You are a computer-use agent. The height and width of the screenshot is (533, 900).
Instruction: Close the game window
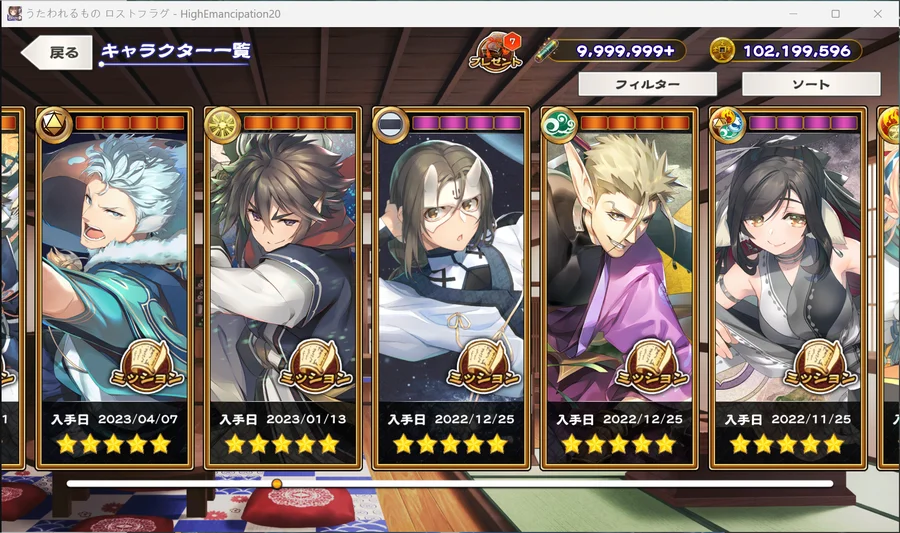pos(877,13)
